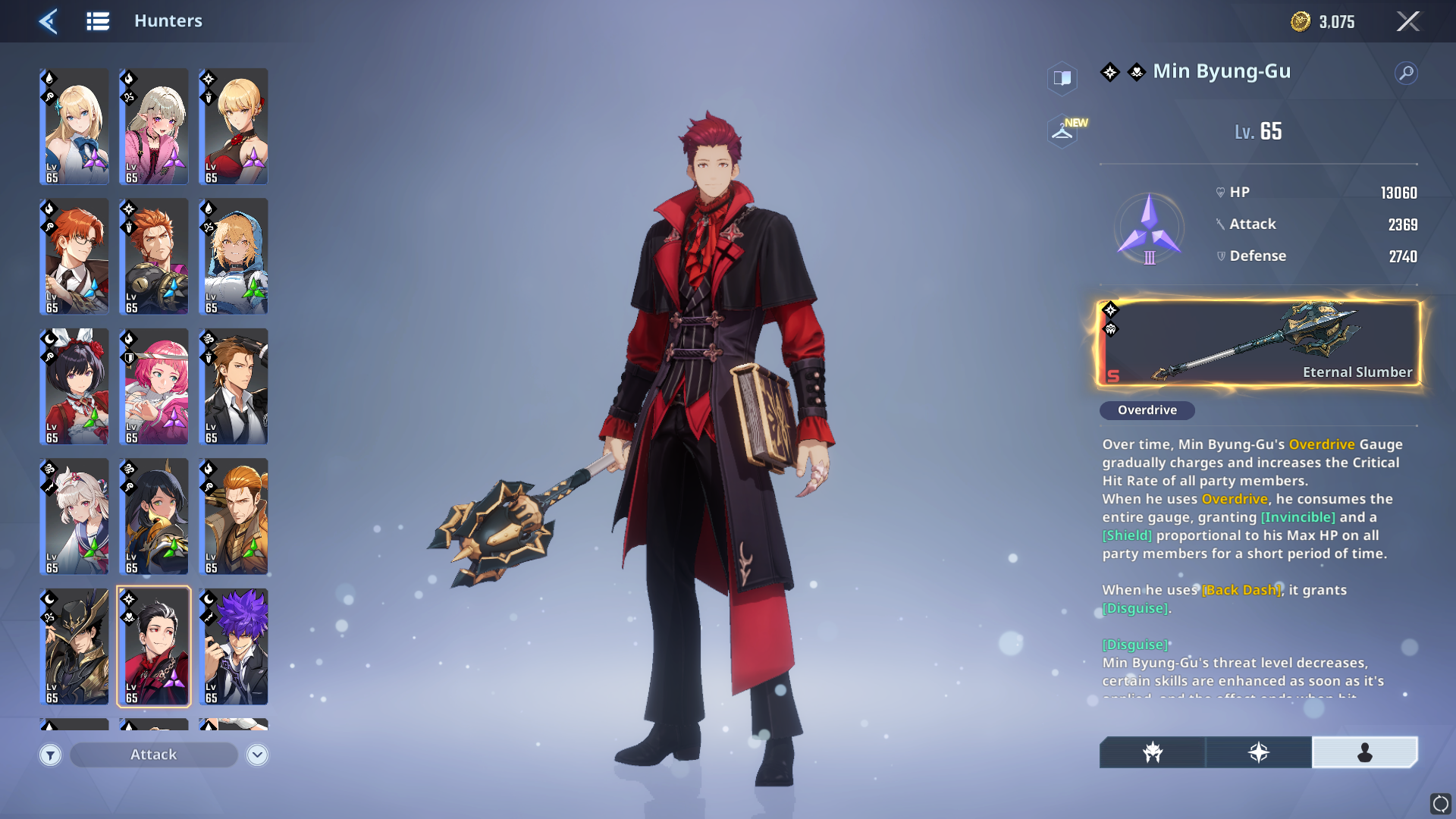Open the list menu beside Hunters

[98, 21]
